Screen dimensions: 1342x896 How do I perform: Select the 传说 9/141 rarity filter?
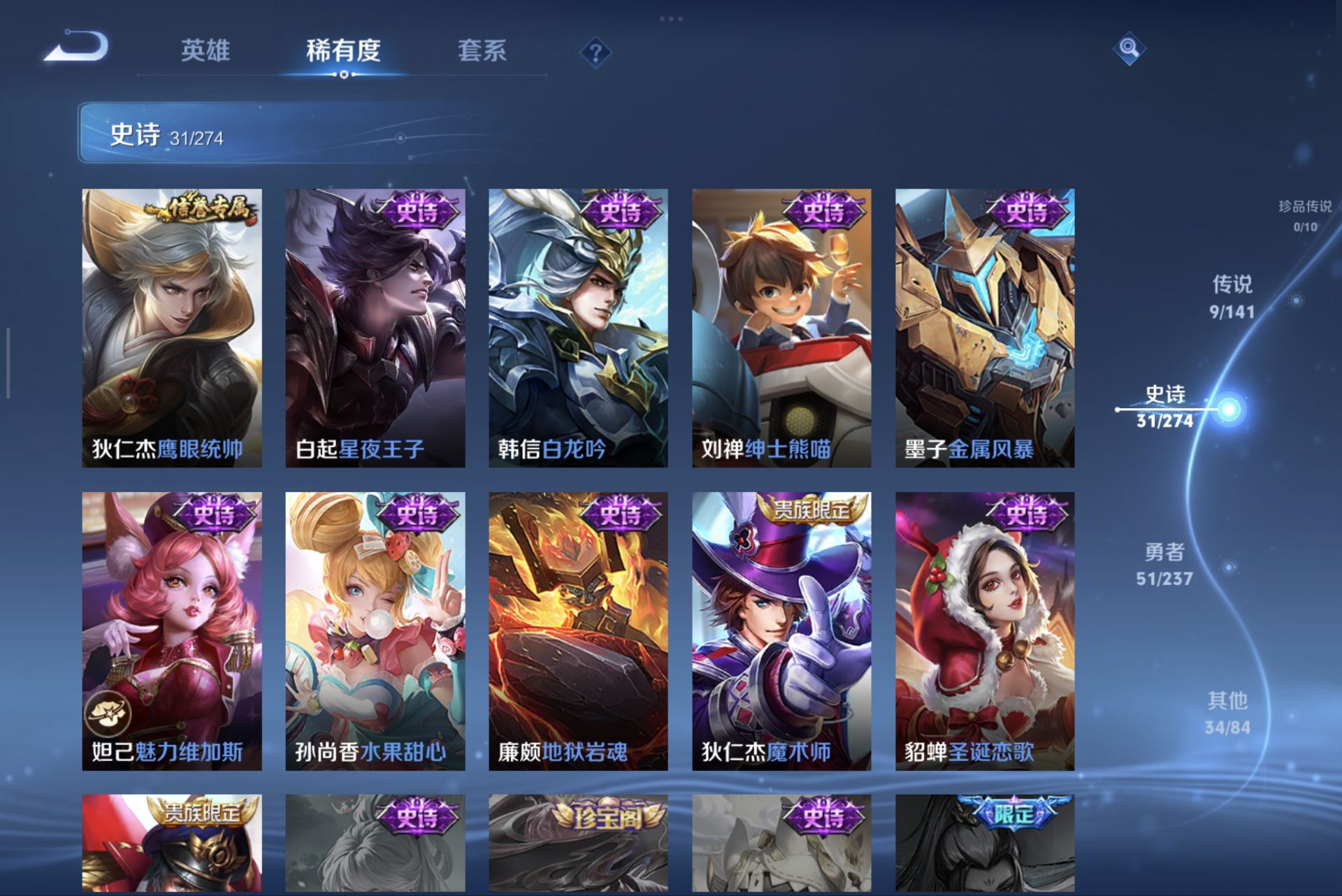(1232, 294)
